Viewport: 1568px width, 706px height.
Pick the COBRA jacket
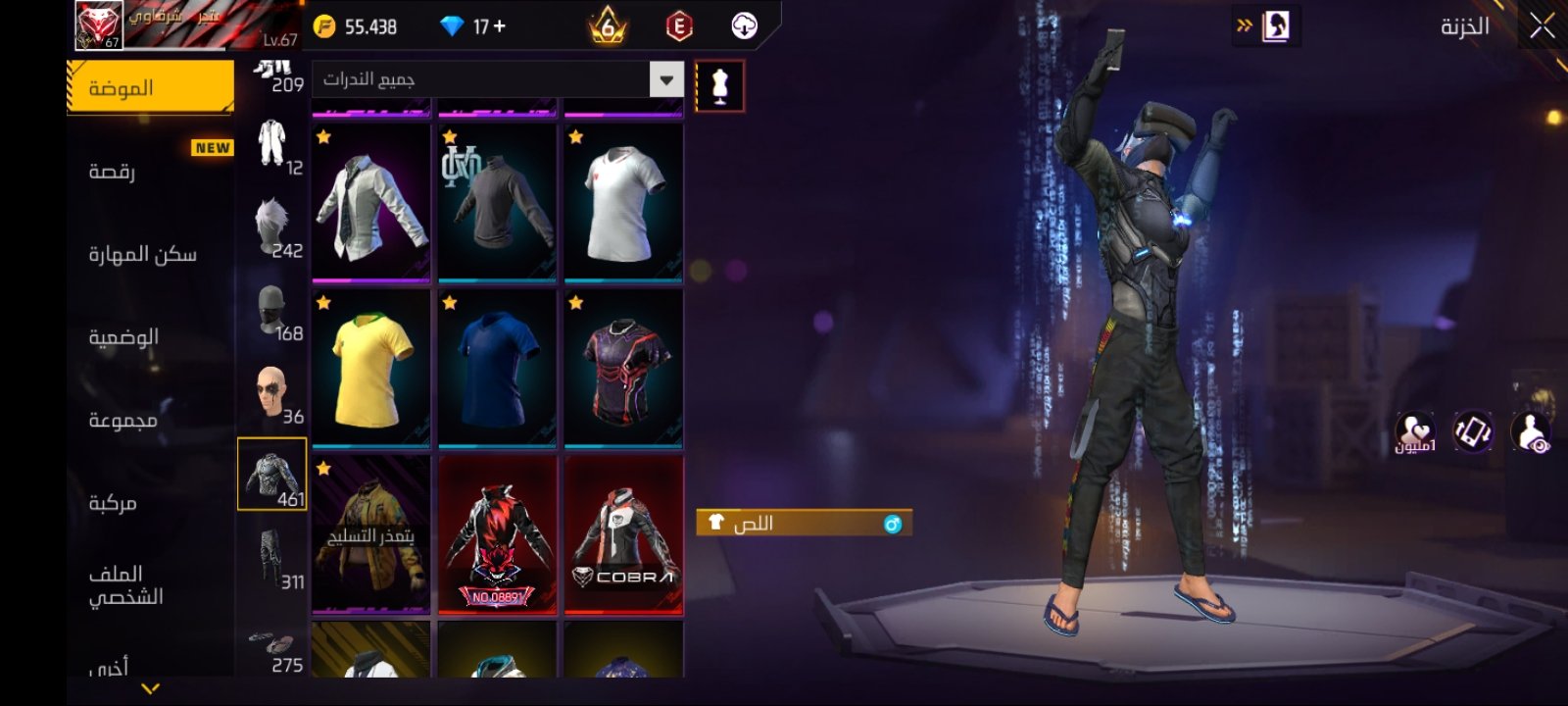[x=623, y=535]
